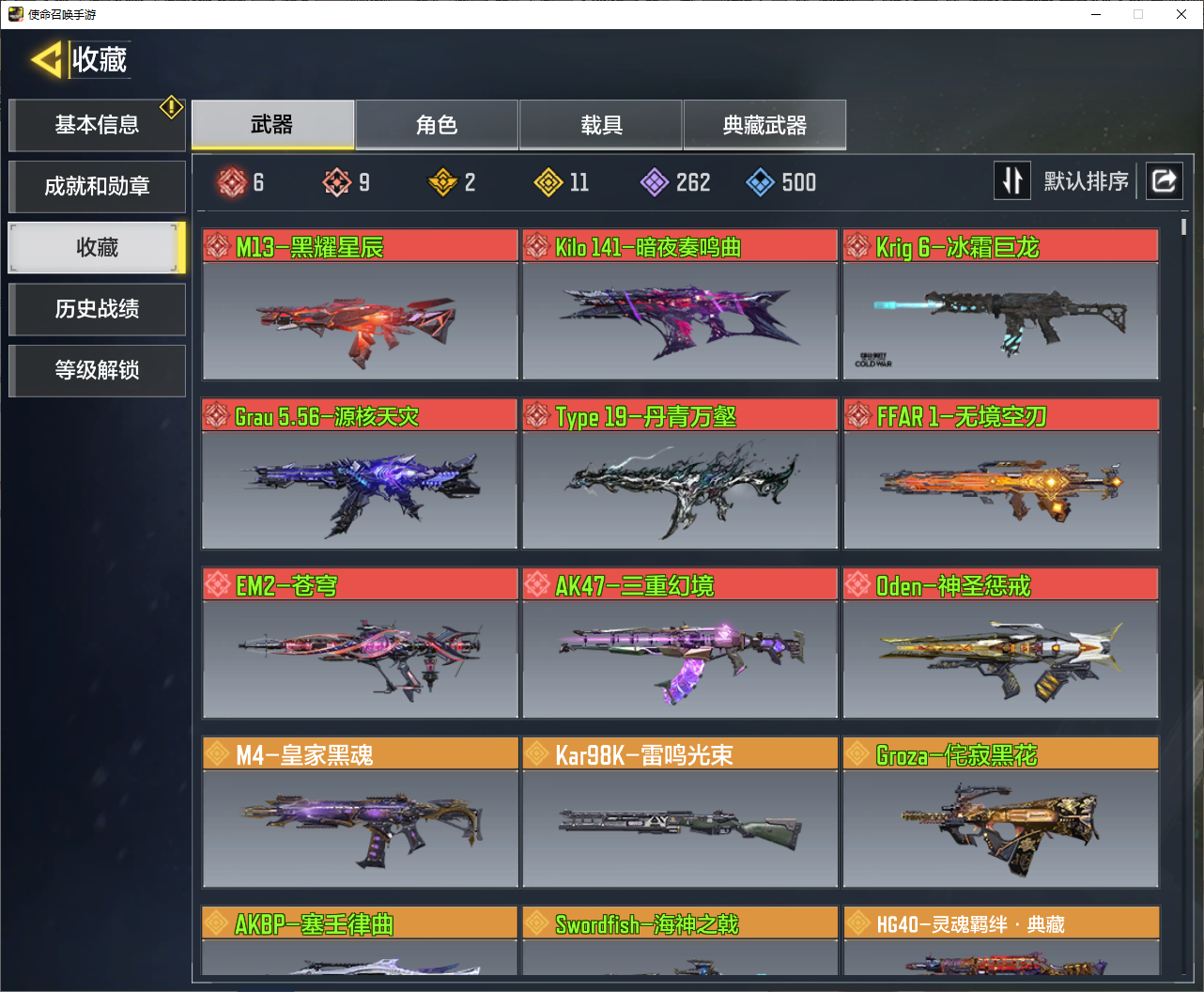The height and width of the screenshot is (992, 1204).
Task: Open the 基本信息 menu entry
Action: tap(97, 125)
